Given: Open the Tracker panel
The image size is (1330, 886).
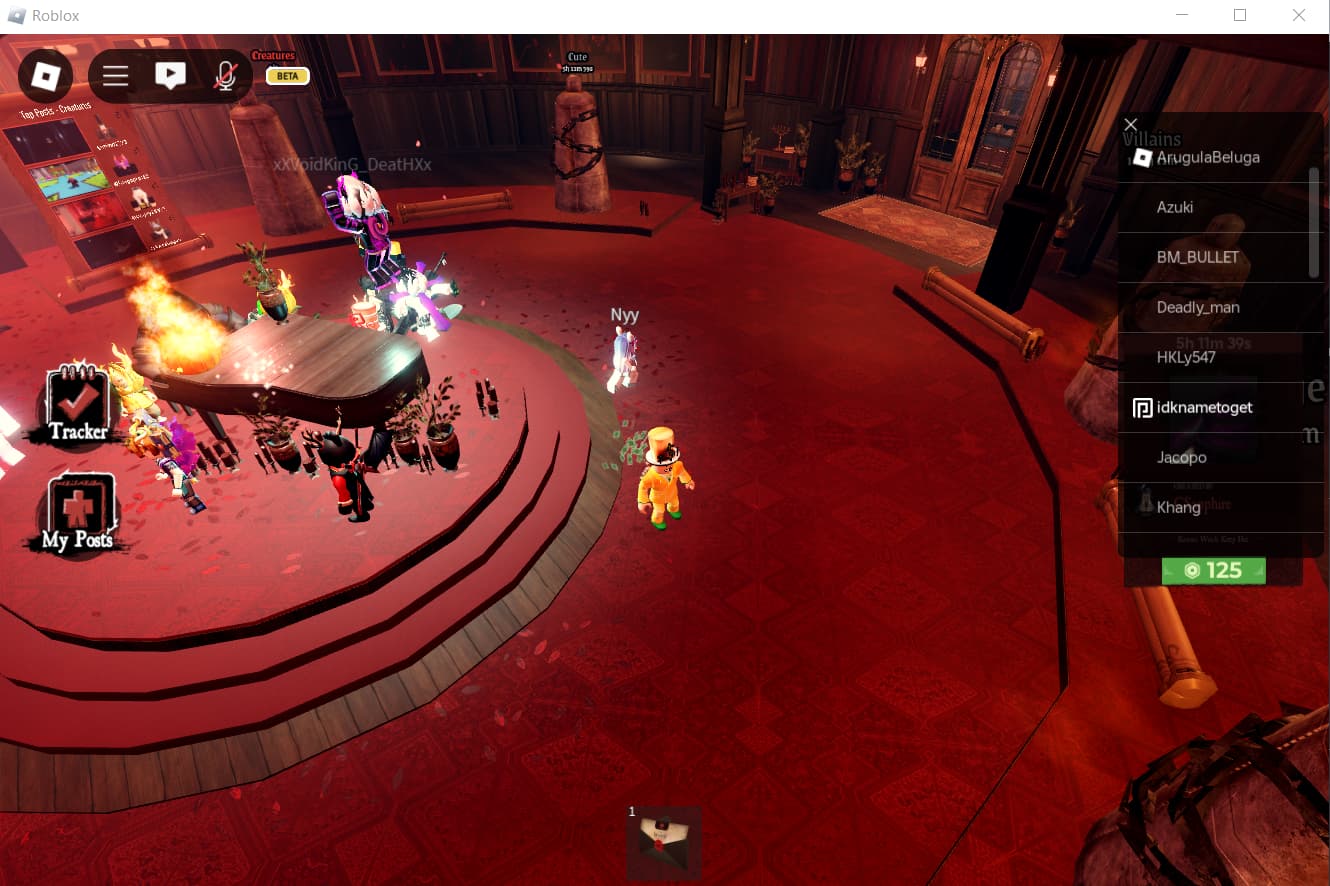Looking at the screenshot, I should (x=78, y=405).
